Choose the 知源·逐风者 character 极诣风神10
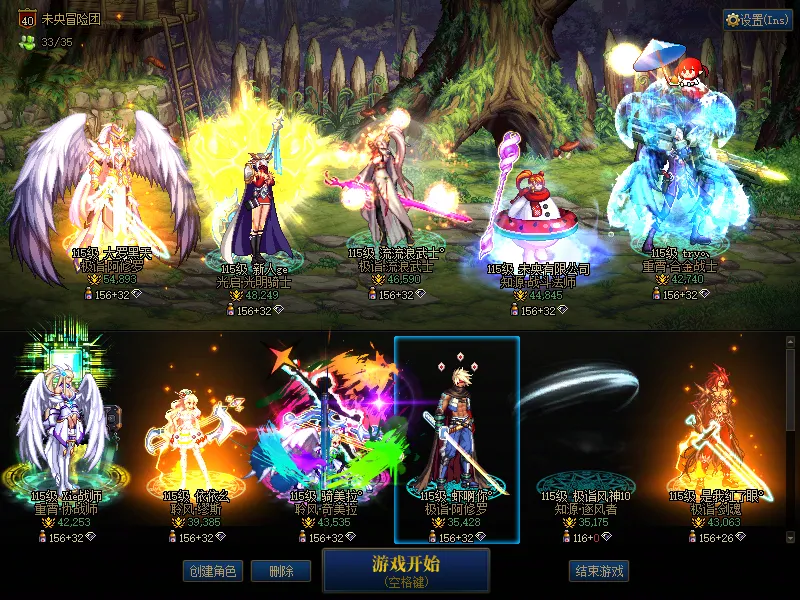 pyautogui.click(x=586, y=440)
